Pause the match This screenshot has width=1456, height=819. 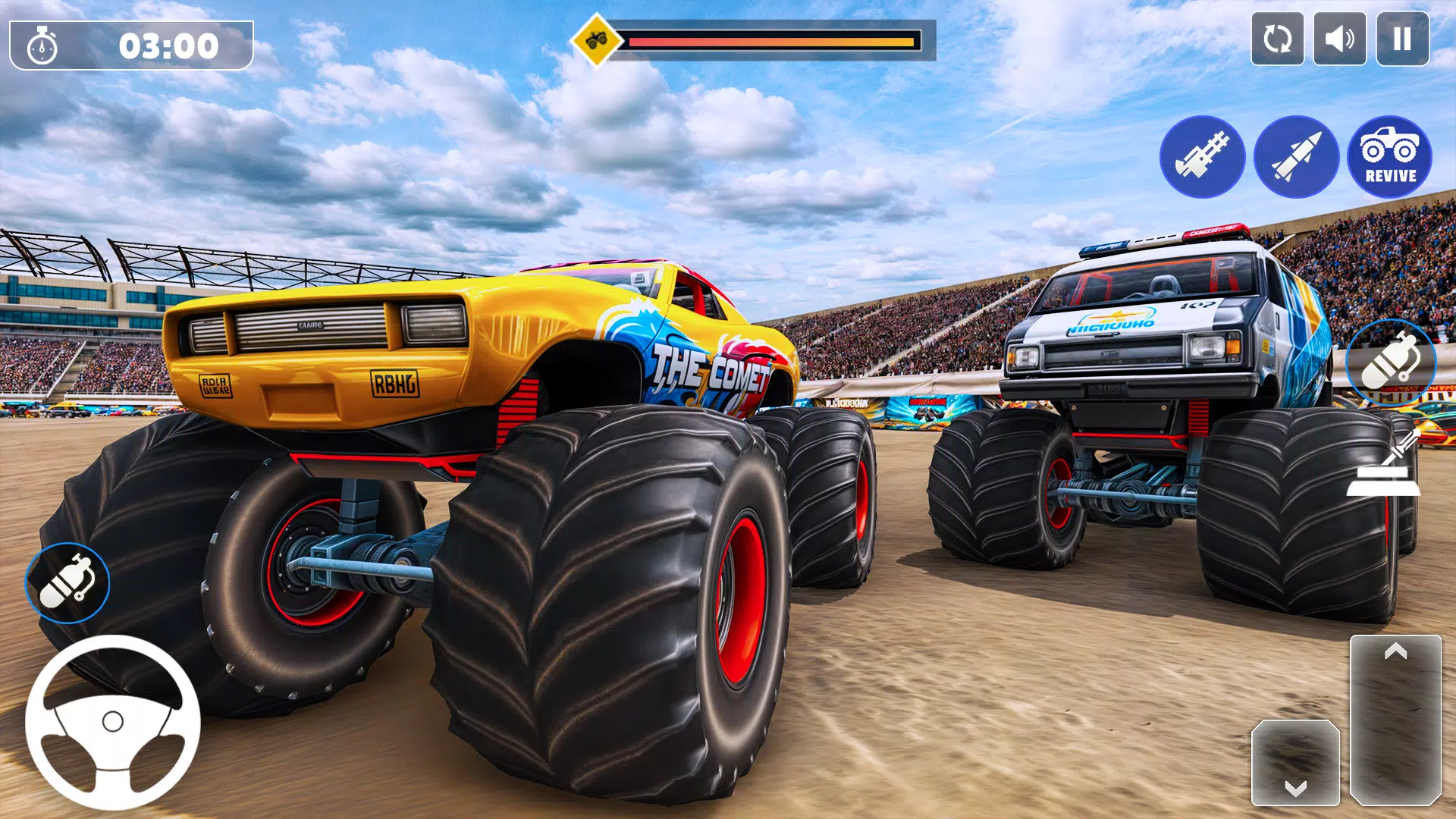1404,39
